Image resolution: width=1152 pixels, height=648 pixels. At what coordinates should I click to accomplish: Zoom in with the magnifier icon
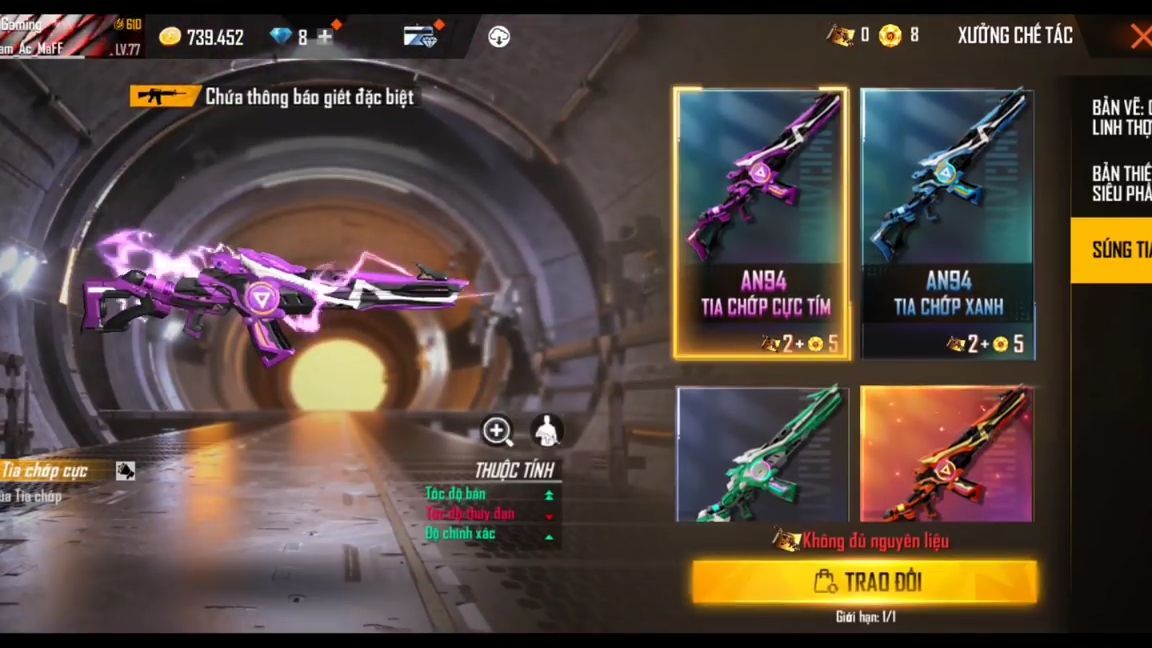[498, 431]
